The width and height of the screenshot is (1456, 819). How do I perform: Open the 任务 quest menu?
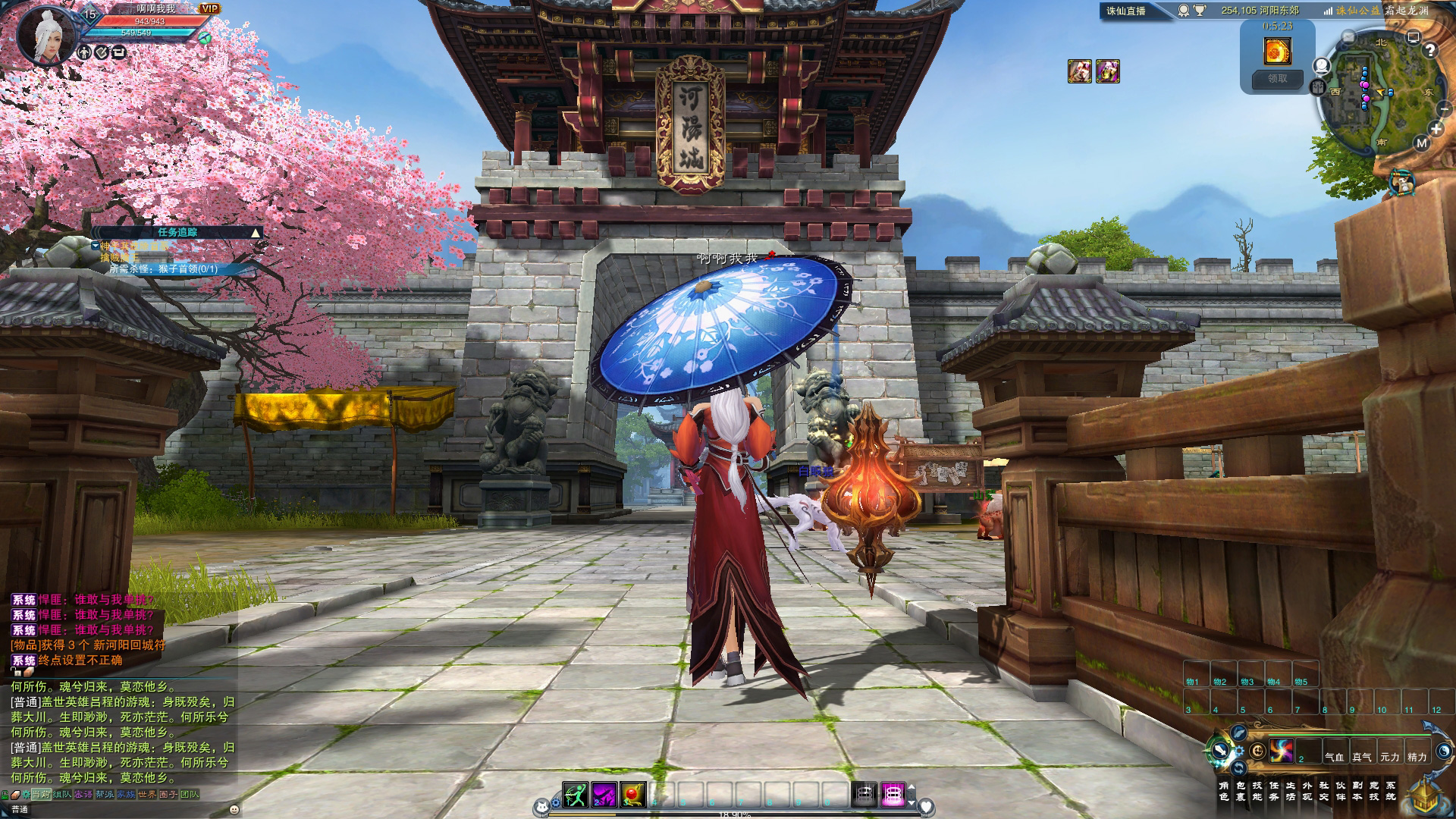1274,791
